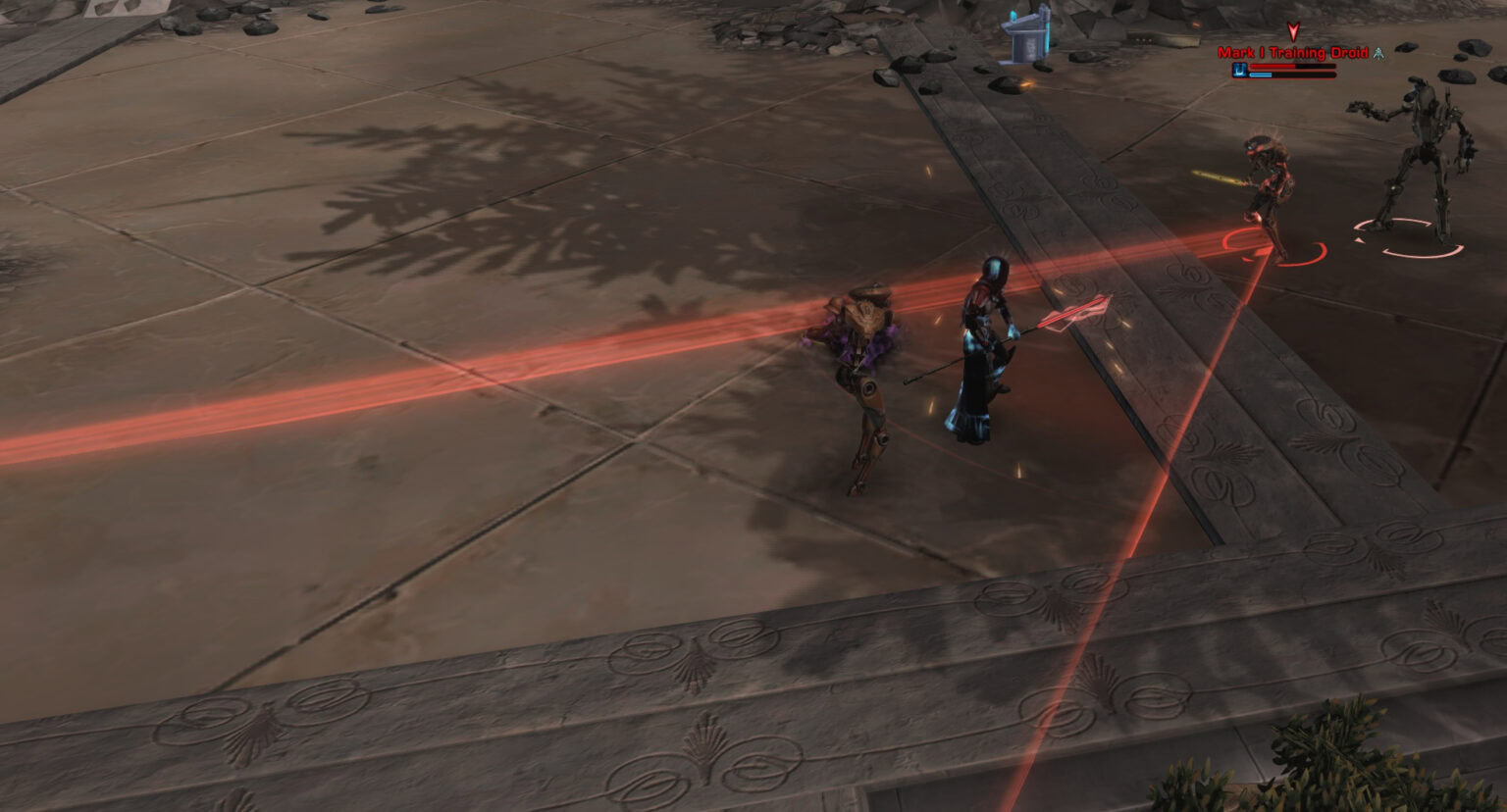This screenshot has width=1507, height=812.
Task: Click the blue buff icon on the target frame
Action: [x=1240, y=70]
